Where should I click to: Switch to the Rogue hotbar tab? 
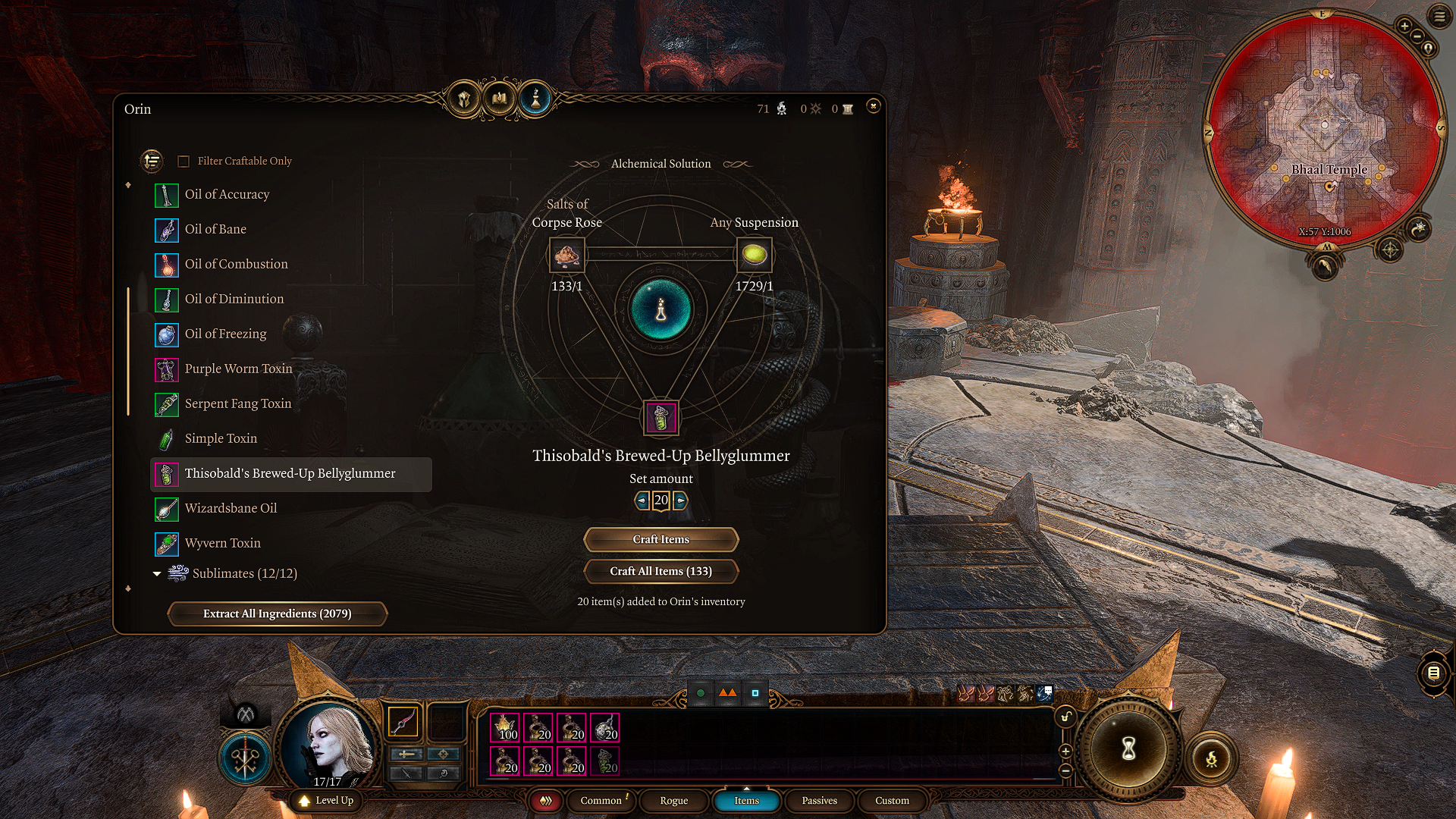[673, 801]
